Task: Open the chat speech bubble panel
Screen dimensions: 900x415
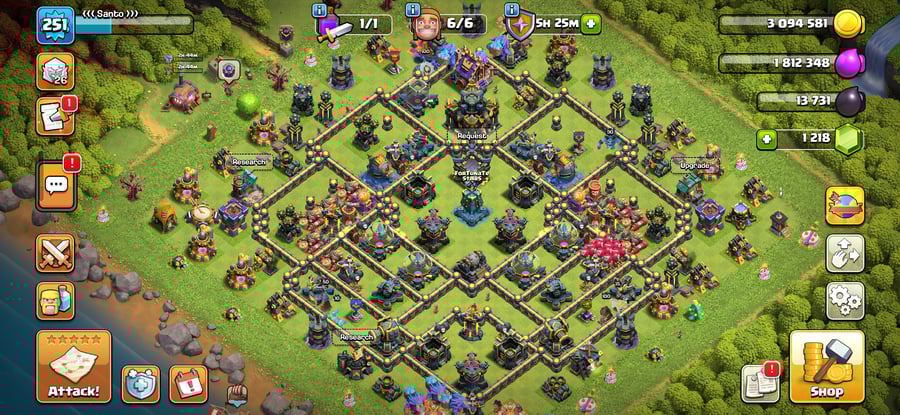Action: 55,184
